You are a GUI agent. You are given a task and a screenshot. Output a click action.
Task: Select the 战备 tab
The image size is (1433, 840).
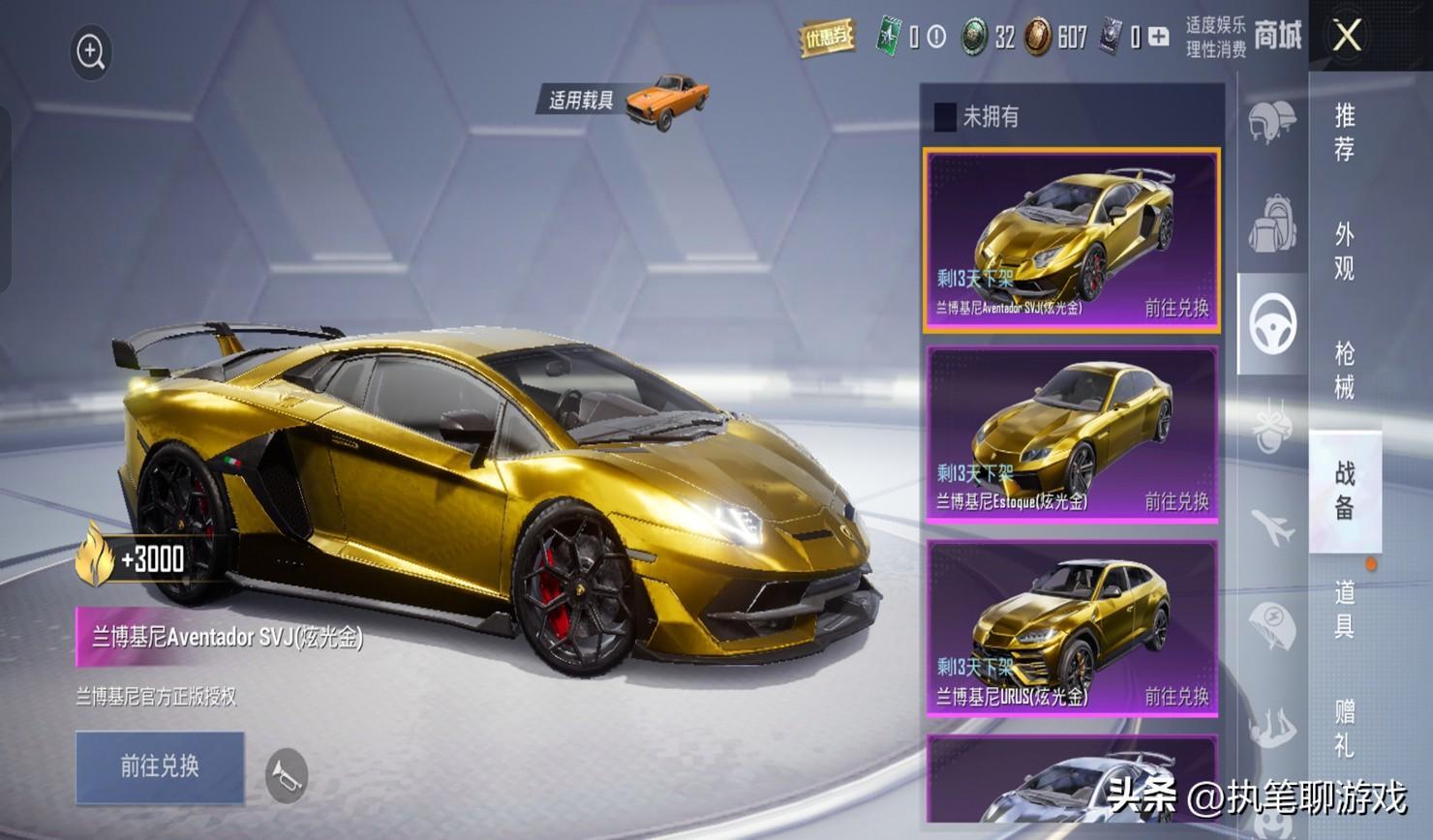(x=1344, y=491)
